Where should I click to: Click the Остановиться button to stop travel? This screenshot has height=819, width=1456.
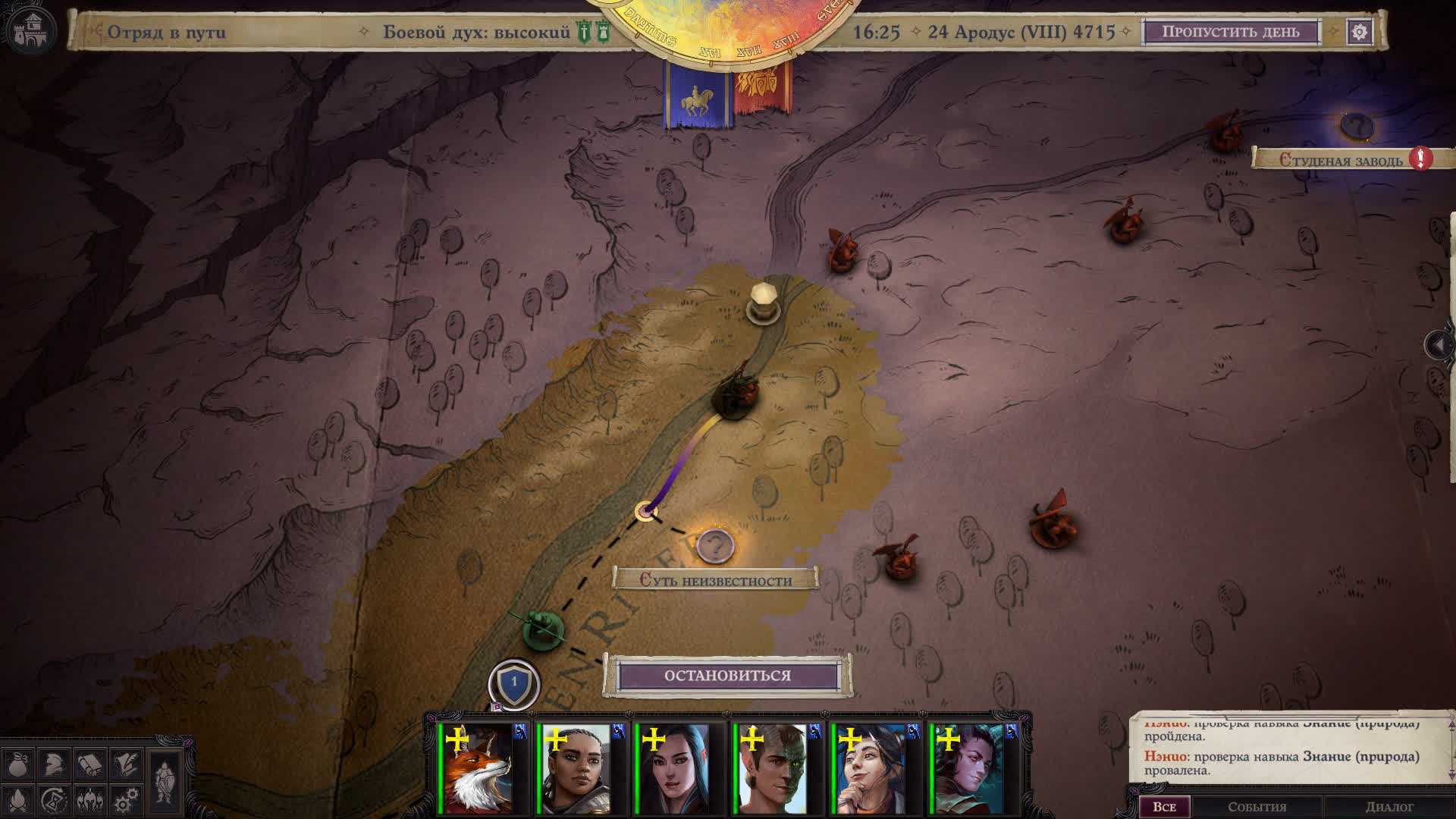pyautogui.click(x=727, y=676)
